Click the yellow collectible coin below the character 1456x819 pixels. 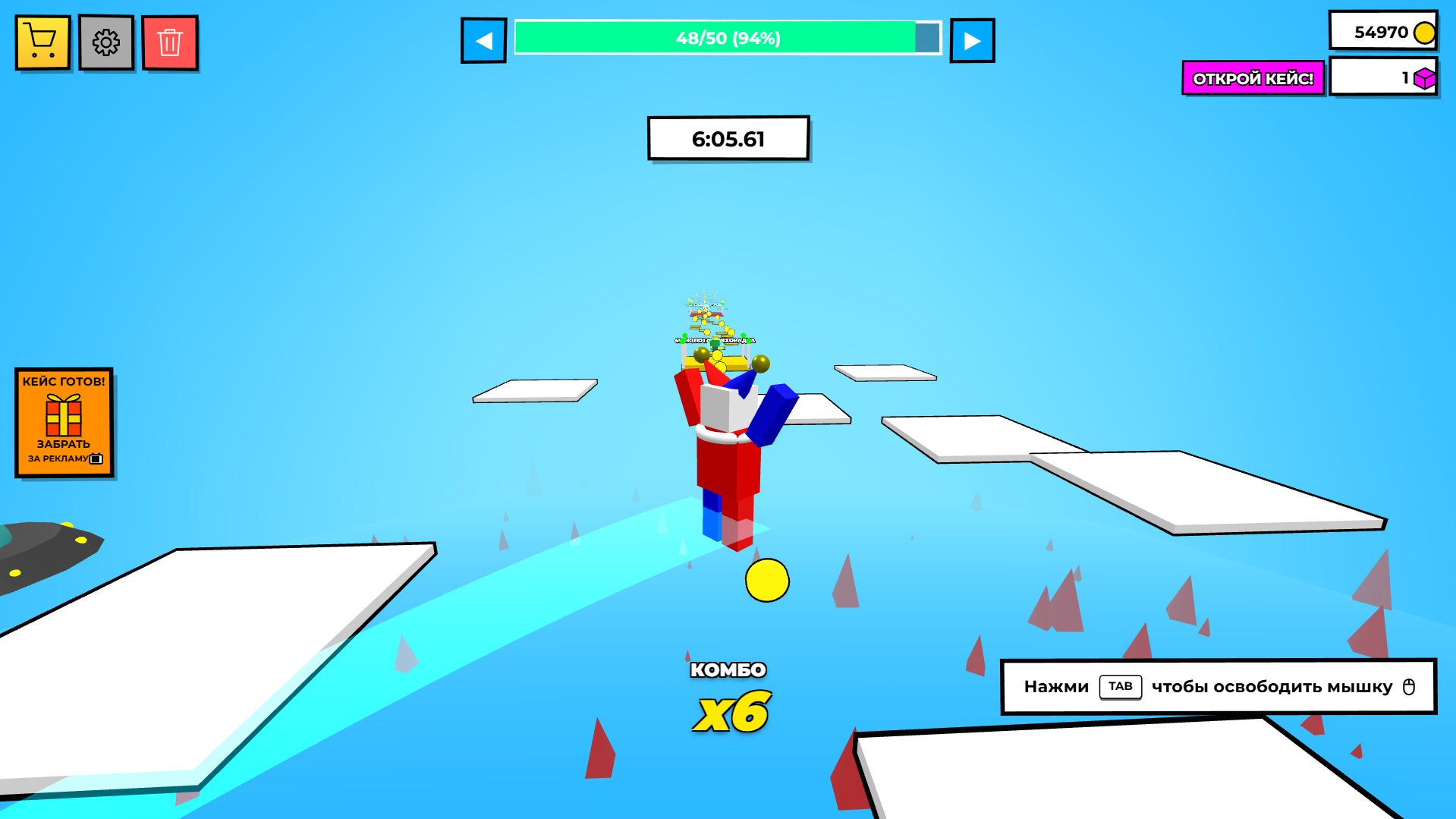point(768,580)
